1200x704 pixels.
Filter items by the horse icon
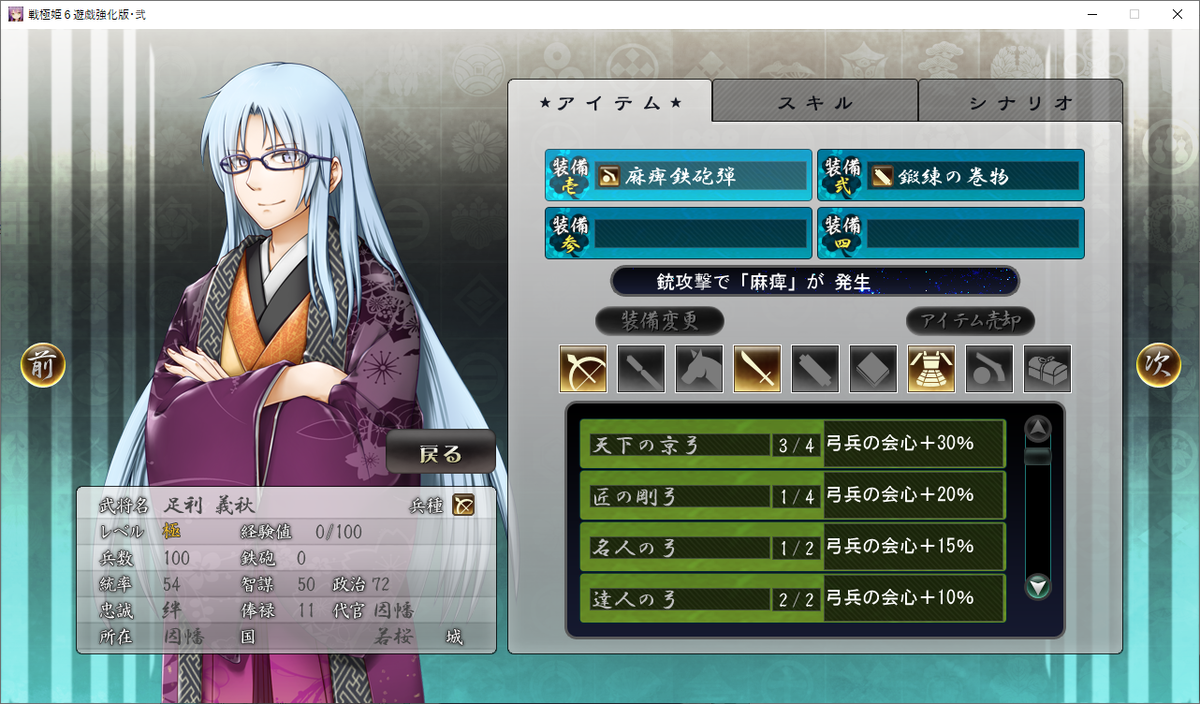[x=699, y=369]
